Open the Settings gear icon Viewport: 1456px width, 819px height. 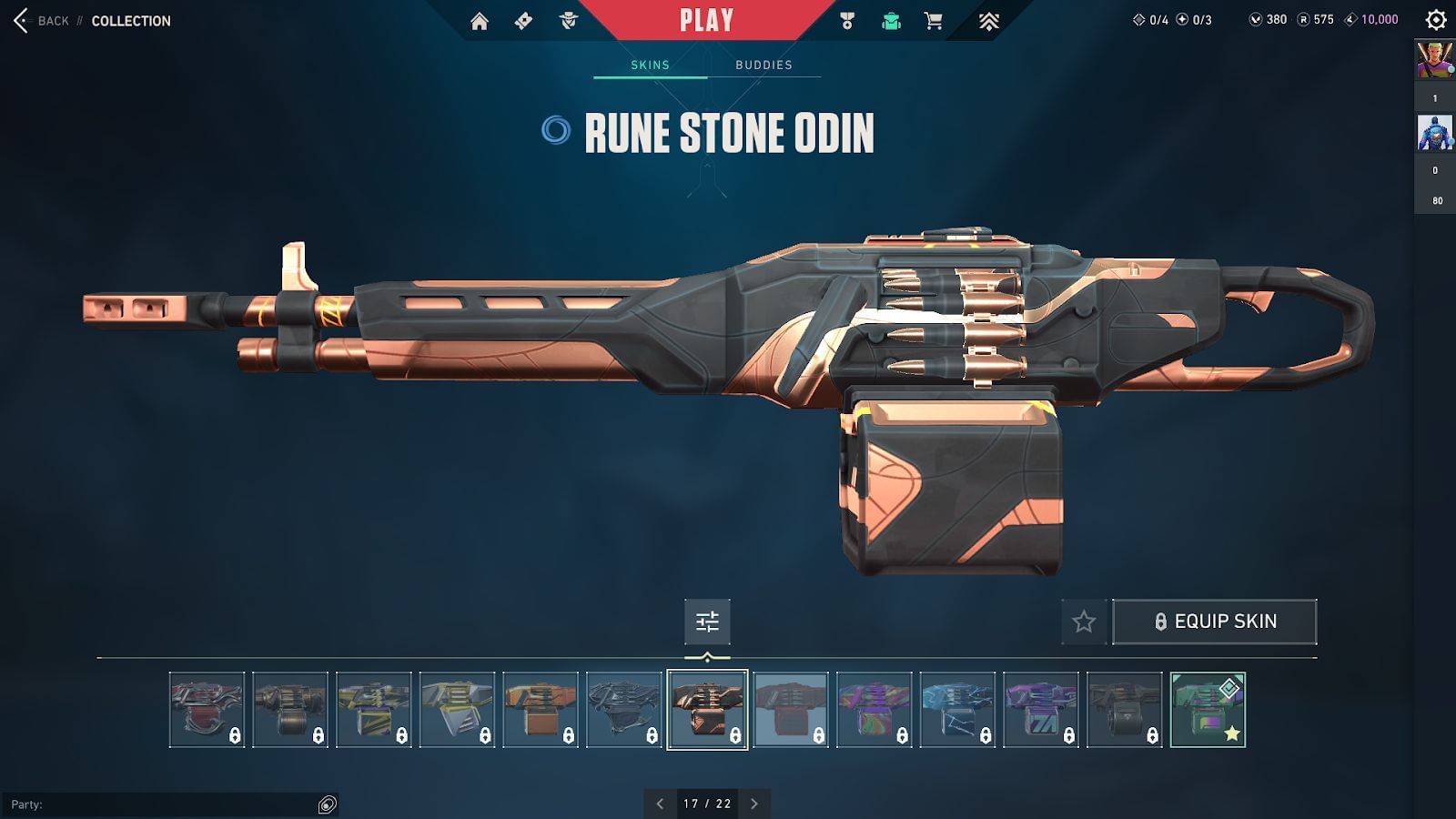coord(1434,18)
